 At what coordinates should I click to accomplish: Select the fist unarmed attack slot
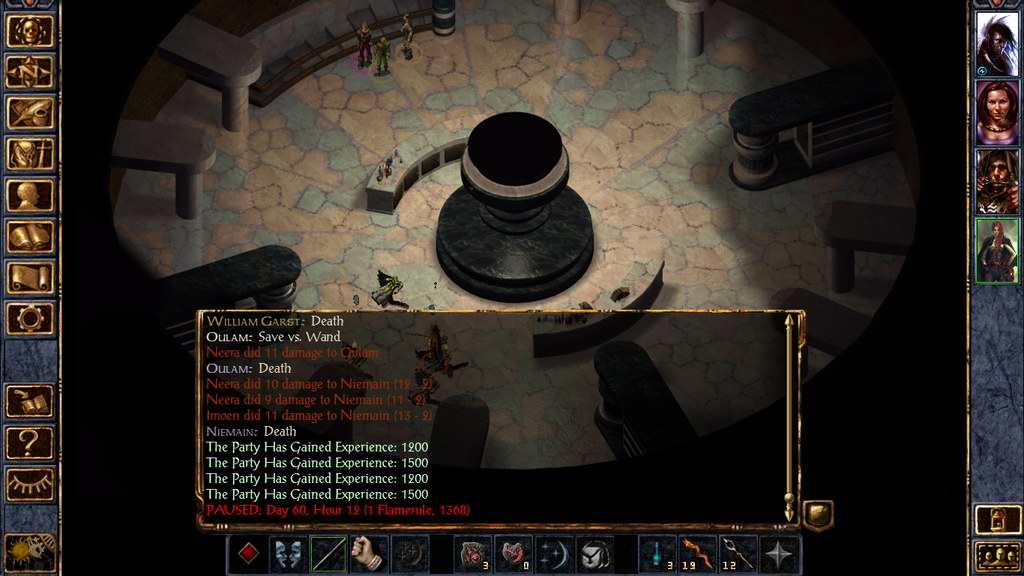369,555
